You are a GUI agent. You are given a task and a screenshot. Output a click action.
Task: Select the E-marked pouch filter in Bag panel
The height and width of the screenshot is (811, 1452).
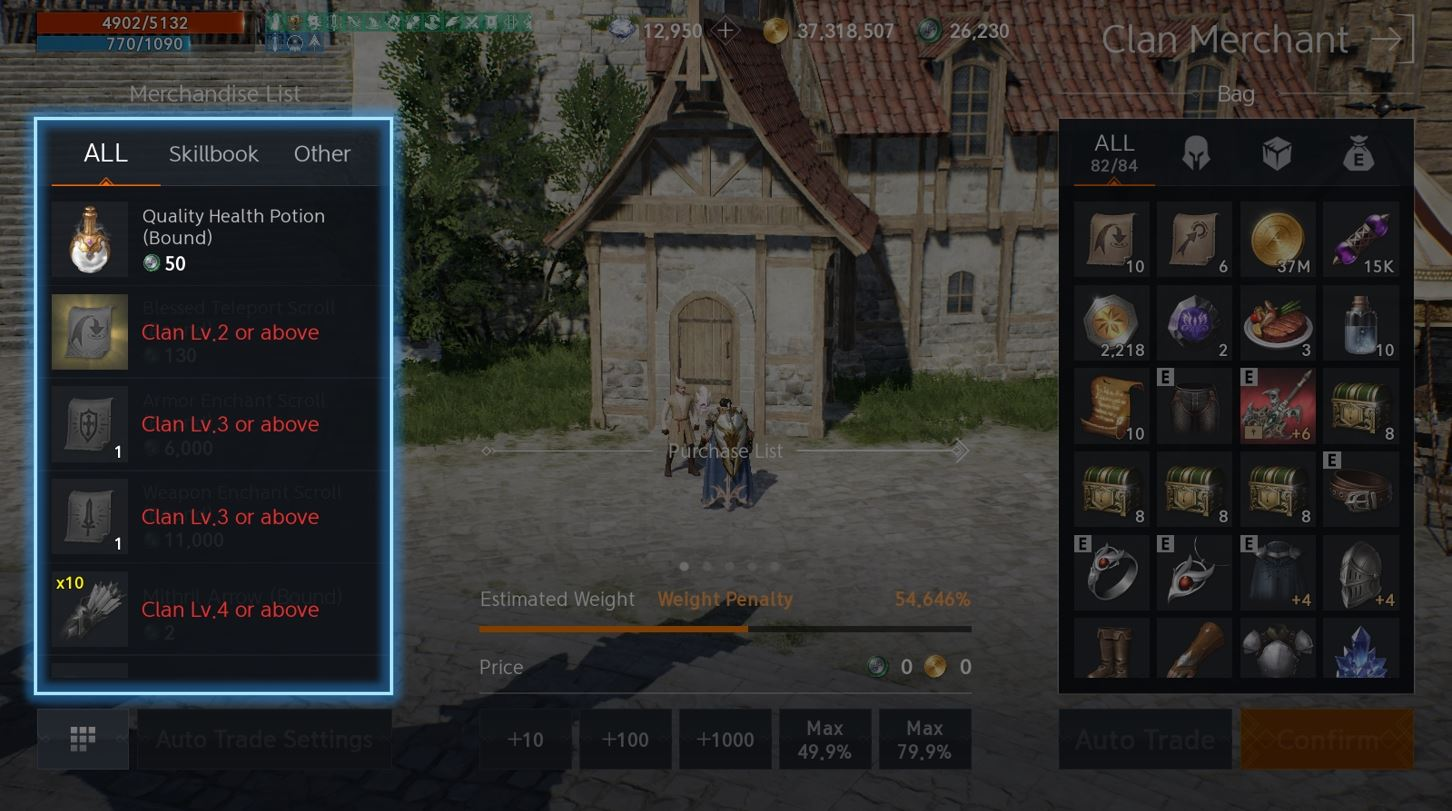[x=1360, y=153]
